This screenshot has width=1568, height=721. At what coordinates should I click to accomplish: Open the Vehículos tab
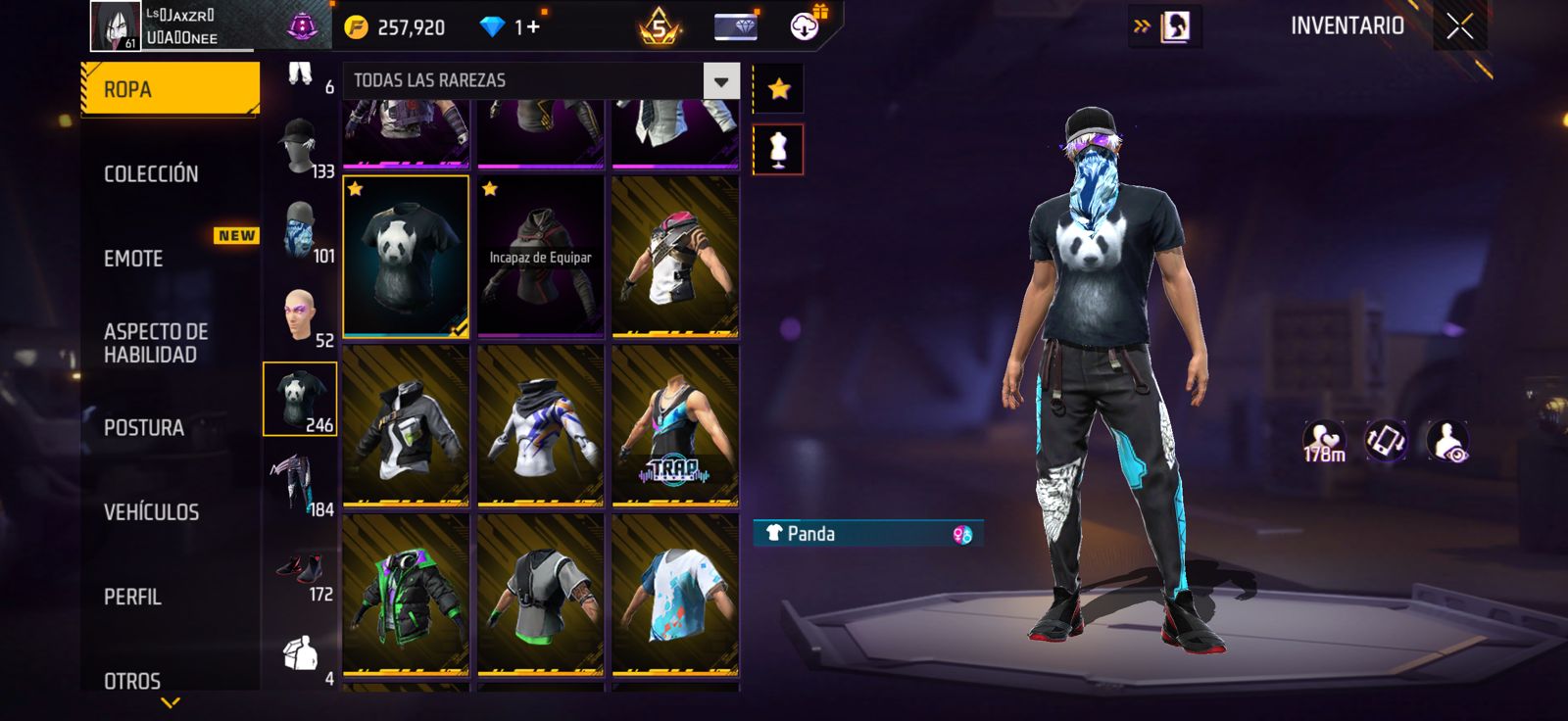click(x=152, y=512)
